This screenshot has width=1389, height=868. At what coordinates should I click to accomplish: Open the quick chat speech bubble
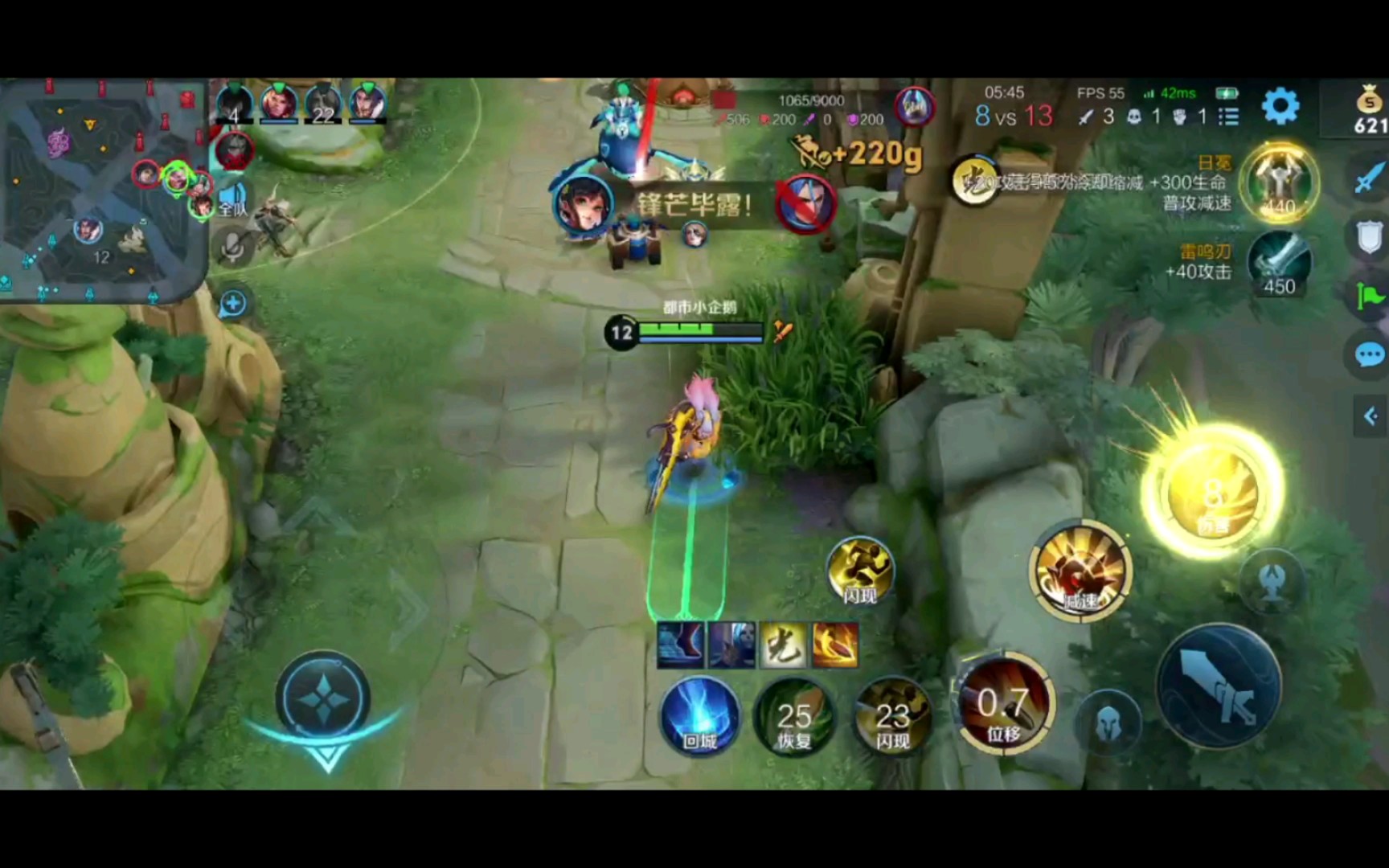click(x=1369, y=354)
